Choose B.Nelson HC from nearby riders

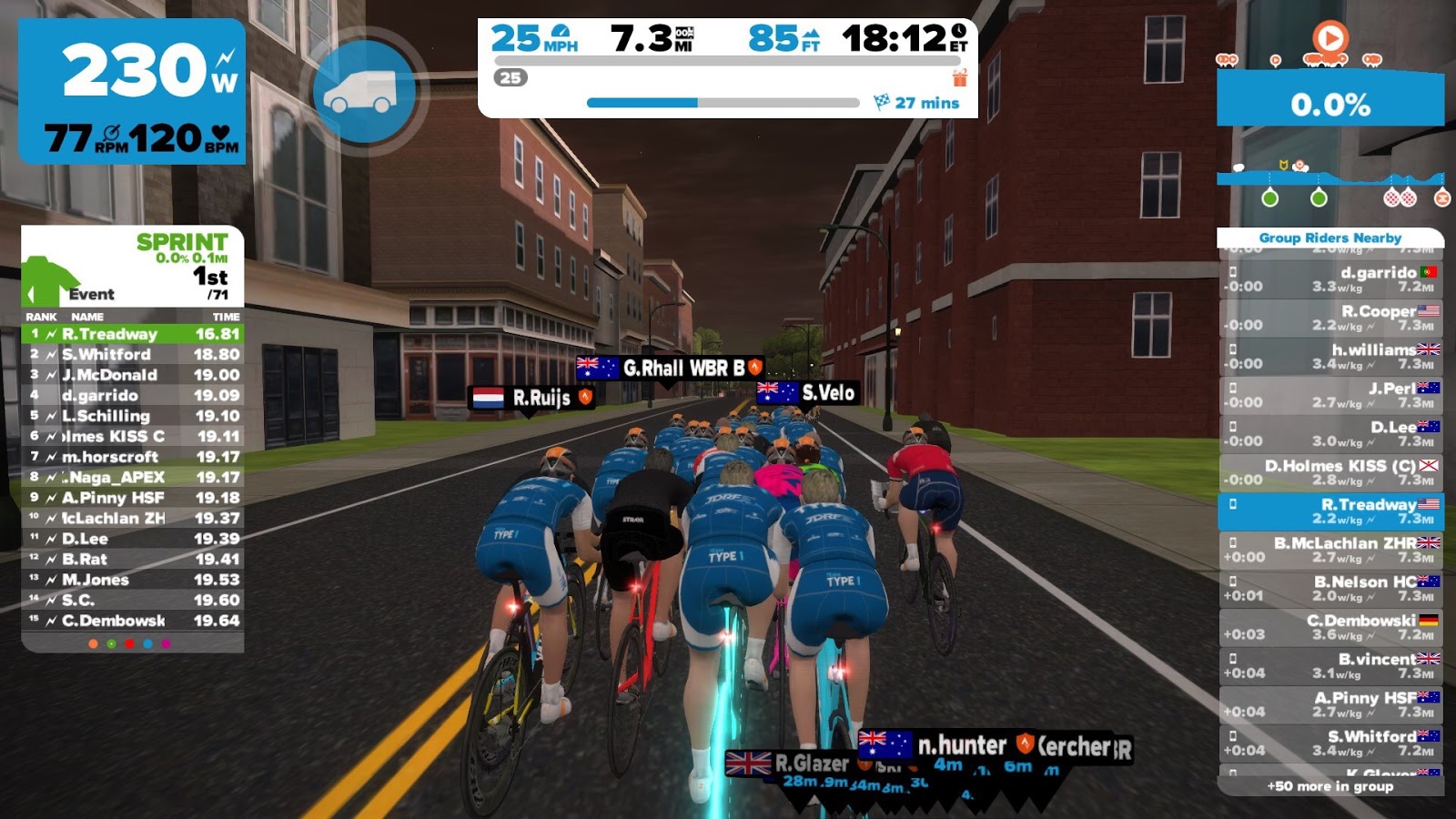click(x=1330, y=589)
